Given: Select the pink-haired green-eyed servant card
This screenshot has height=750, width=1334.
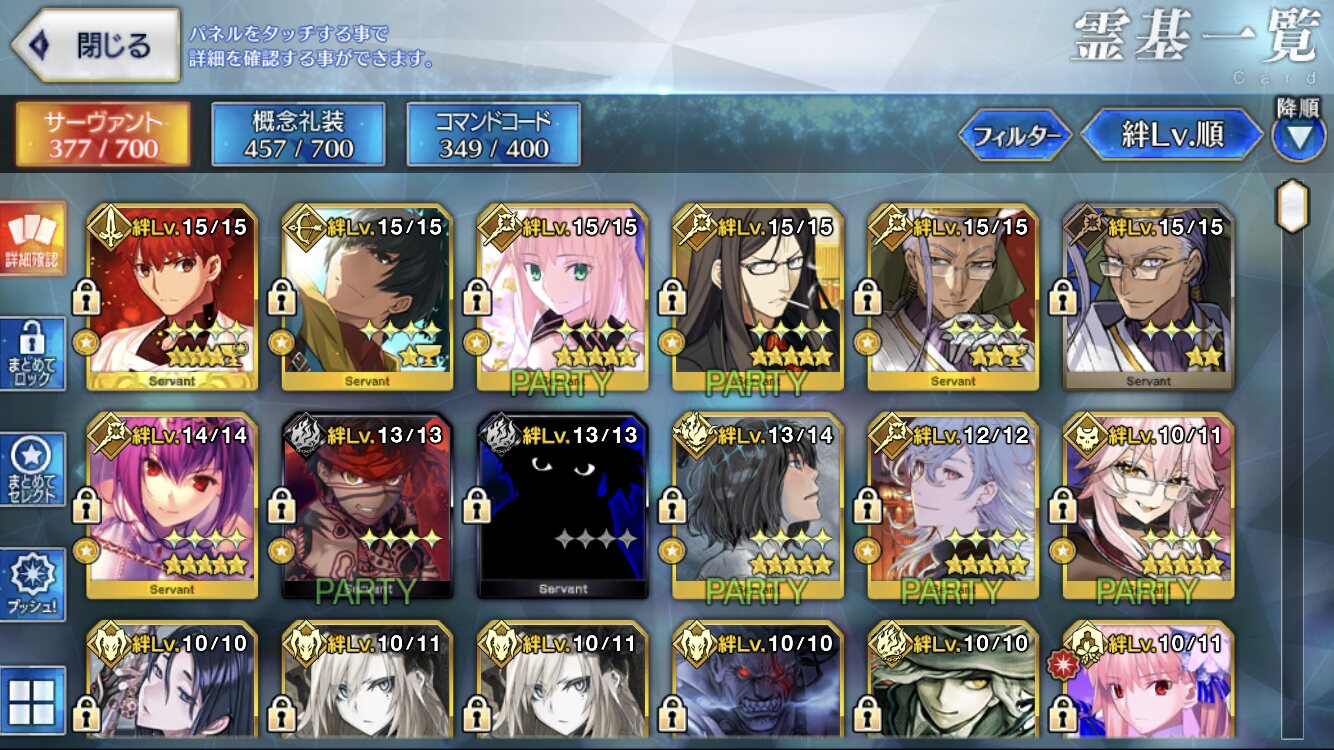Looking at the screenshot, I should pos(562,298).
